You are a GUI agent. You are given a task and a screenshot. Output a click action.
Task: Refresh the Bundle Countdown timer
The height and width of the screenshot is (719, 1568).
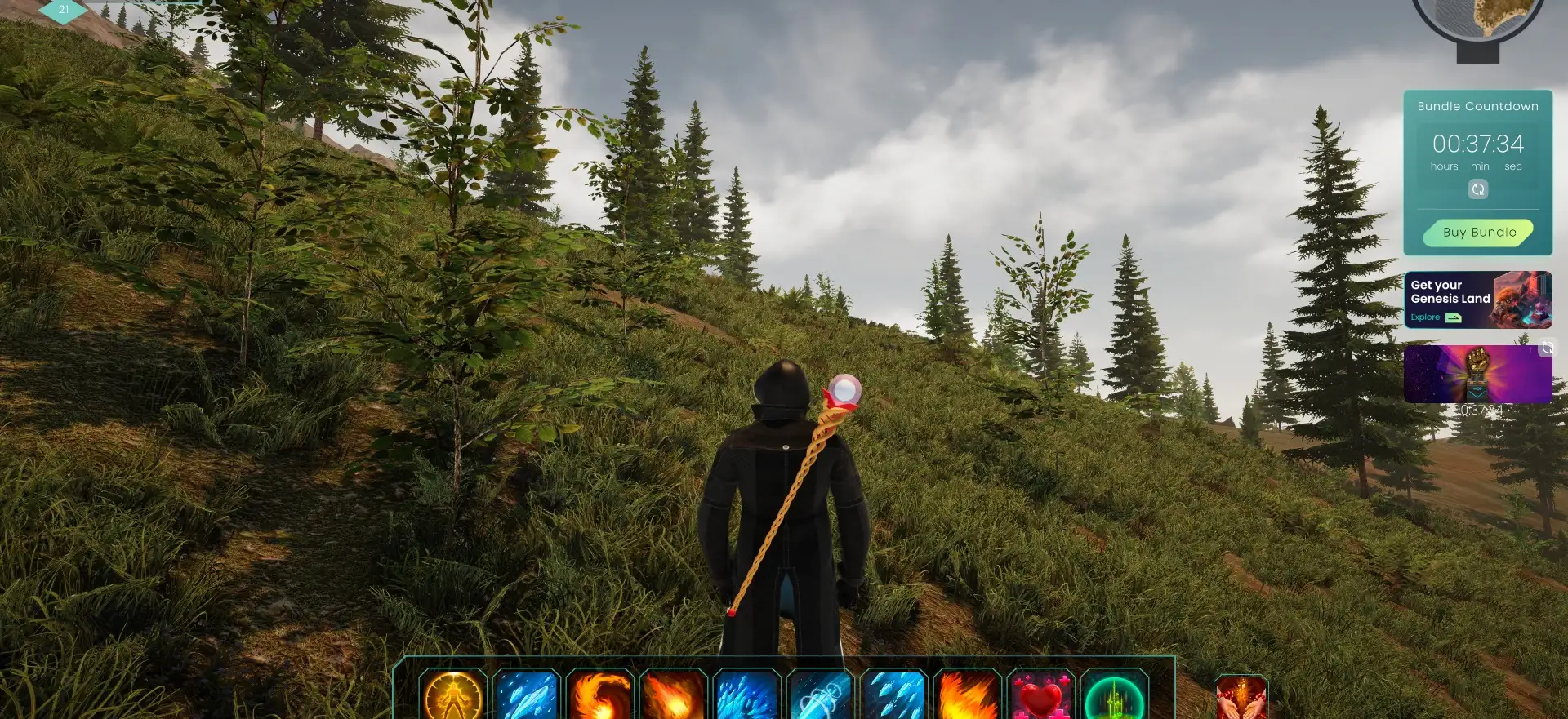pyautogui.click(x=1478, y=189)
